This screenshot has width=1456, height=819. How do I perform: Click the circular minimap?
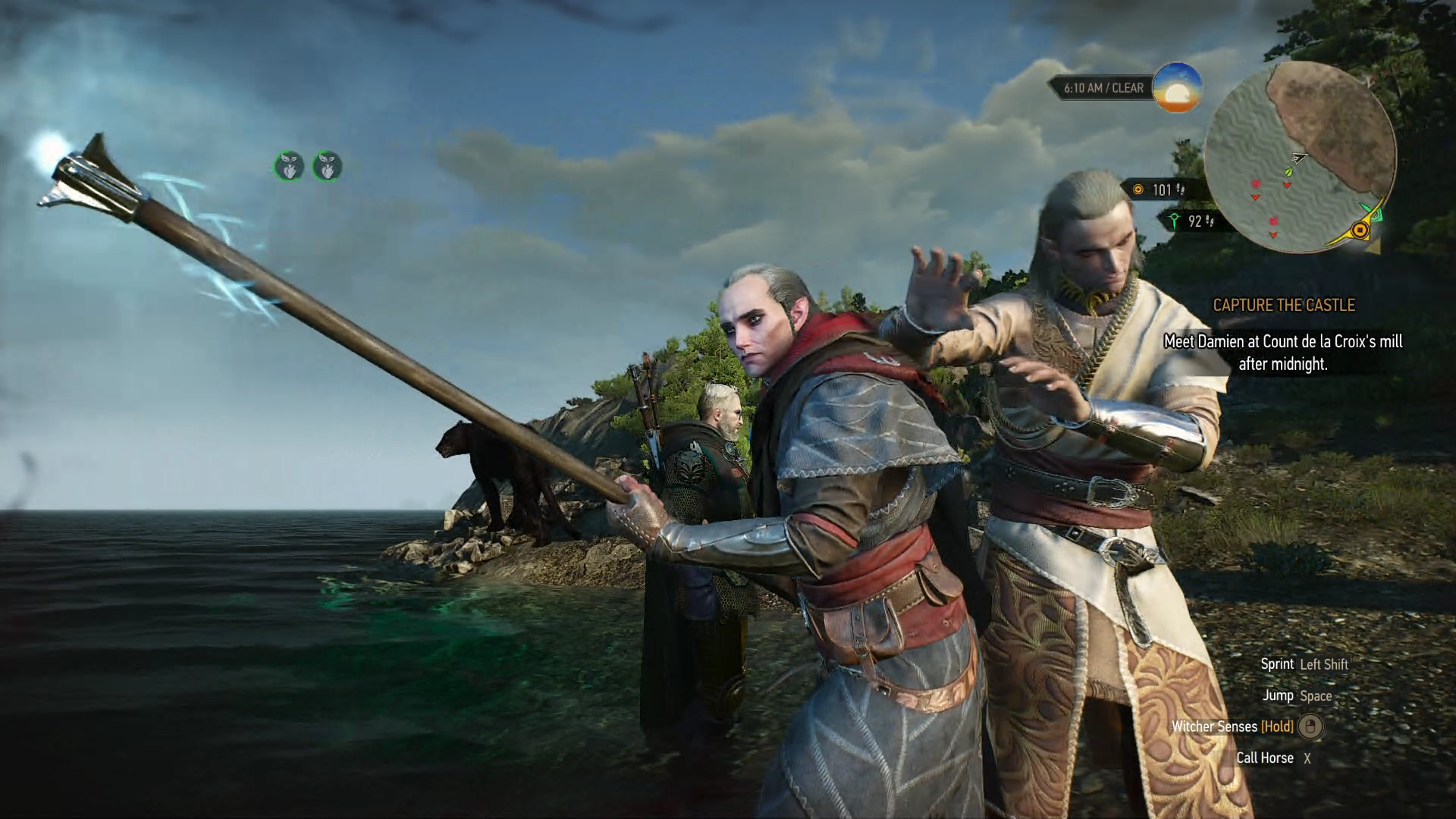coord(1299,157)
